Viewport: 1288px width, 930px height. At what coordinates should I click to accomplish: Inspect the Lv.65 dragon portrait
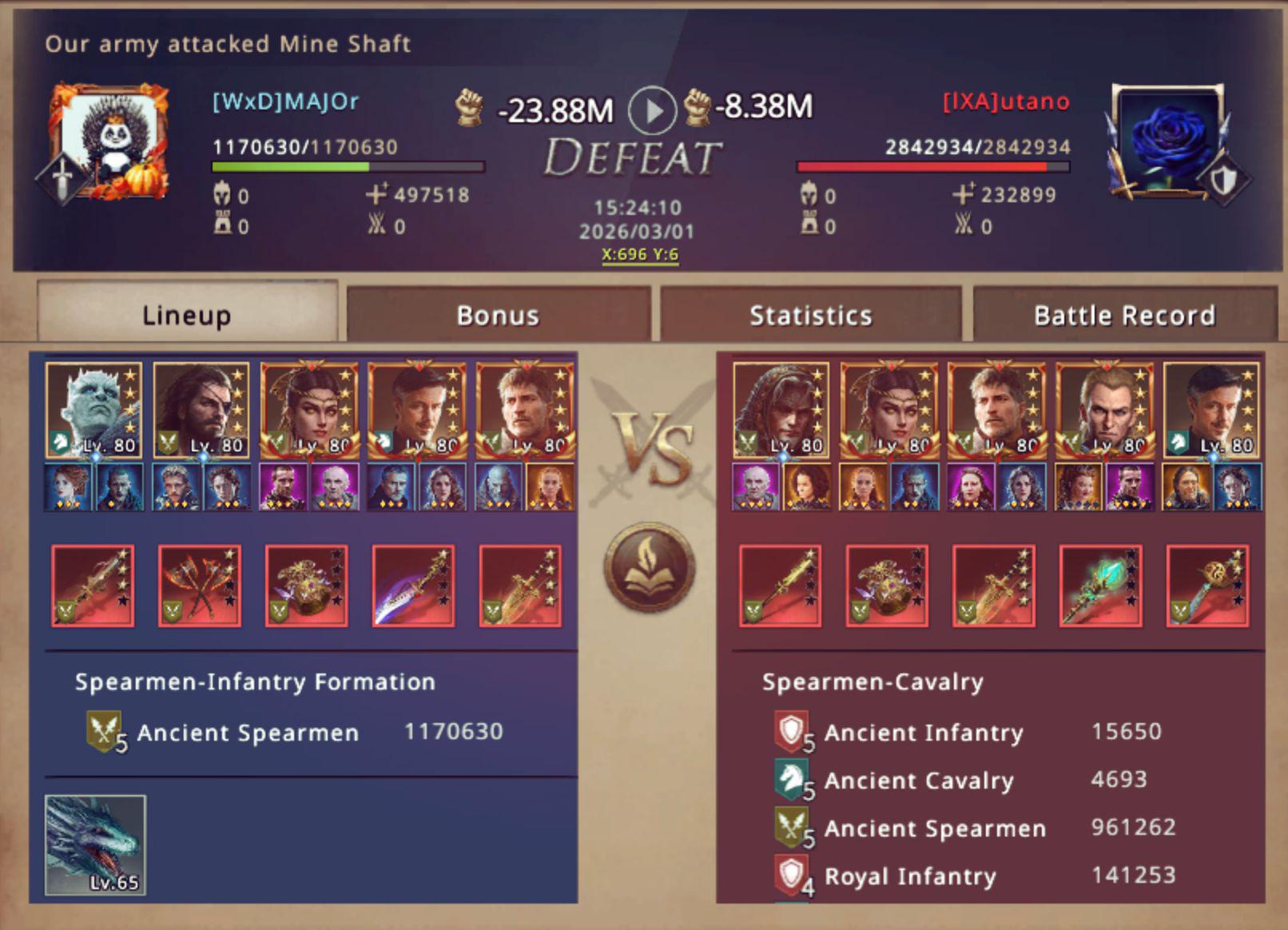[x=95, y=845]
